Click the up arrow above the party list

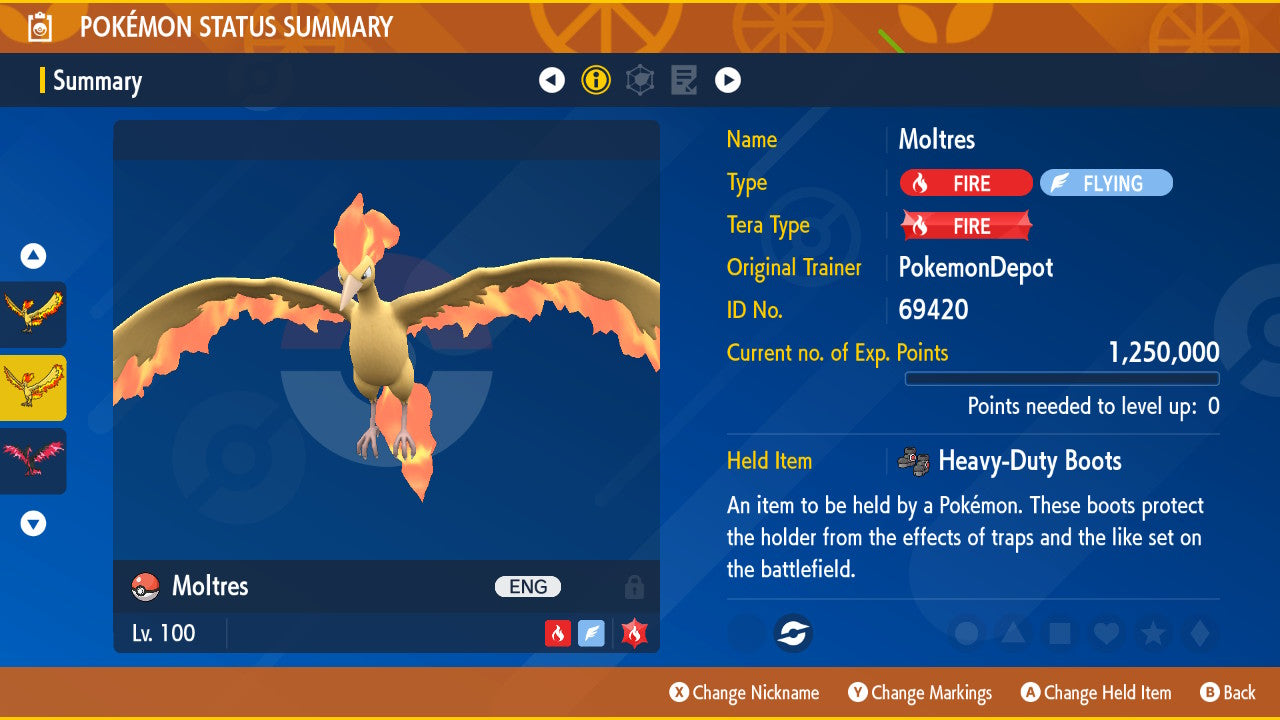click(33, 256)
